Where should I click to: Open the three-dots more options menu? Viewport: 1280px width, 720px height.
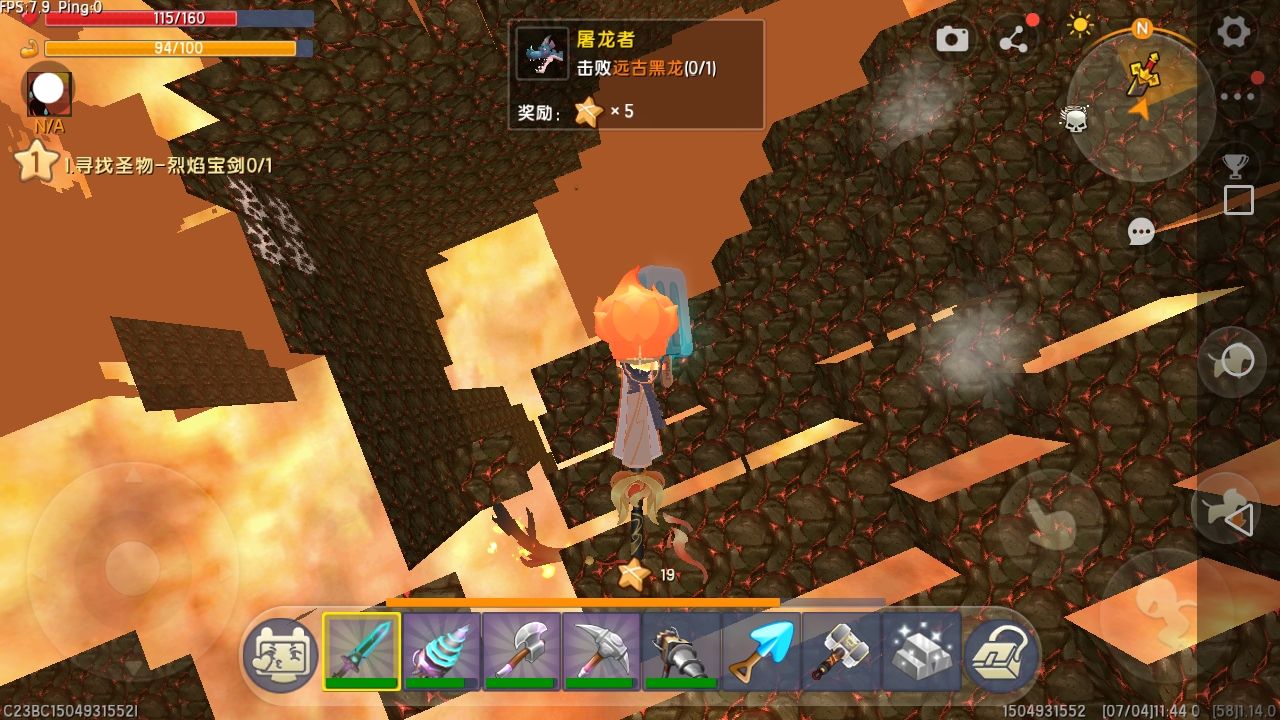coord(1238,97)
